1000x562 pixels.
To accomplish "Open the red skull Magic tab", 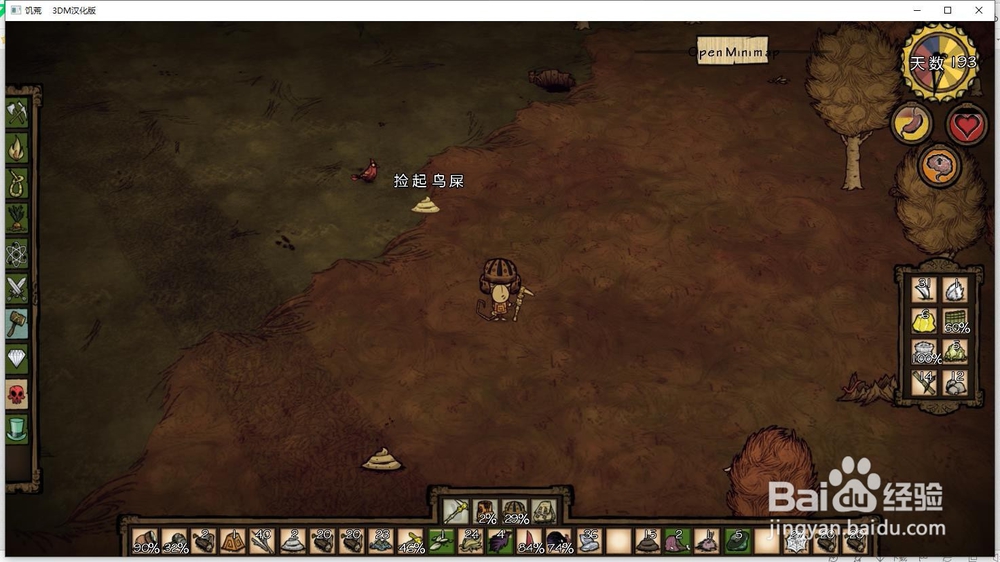I will (x=17, y=393).
